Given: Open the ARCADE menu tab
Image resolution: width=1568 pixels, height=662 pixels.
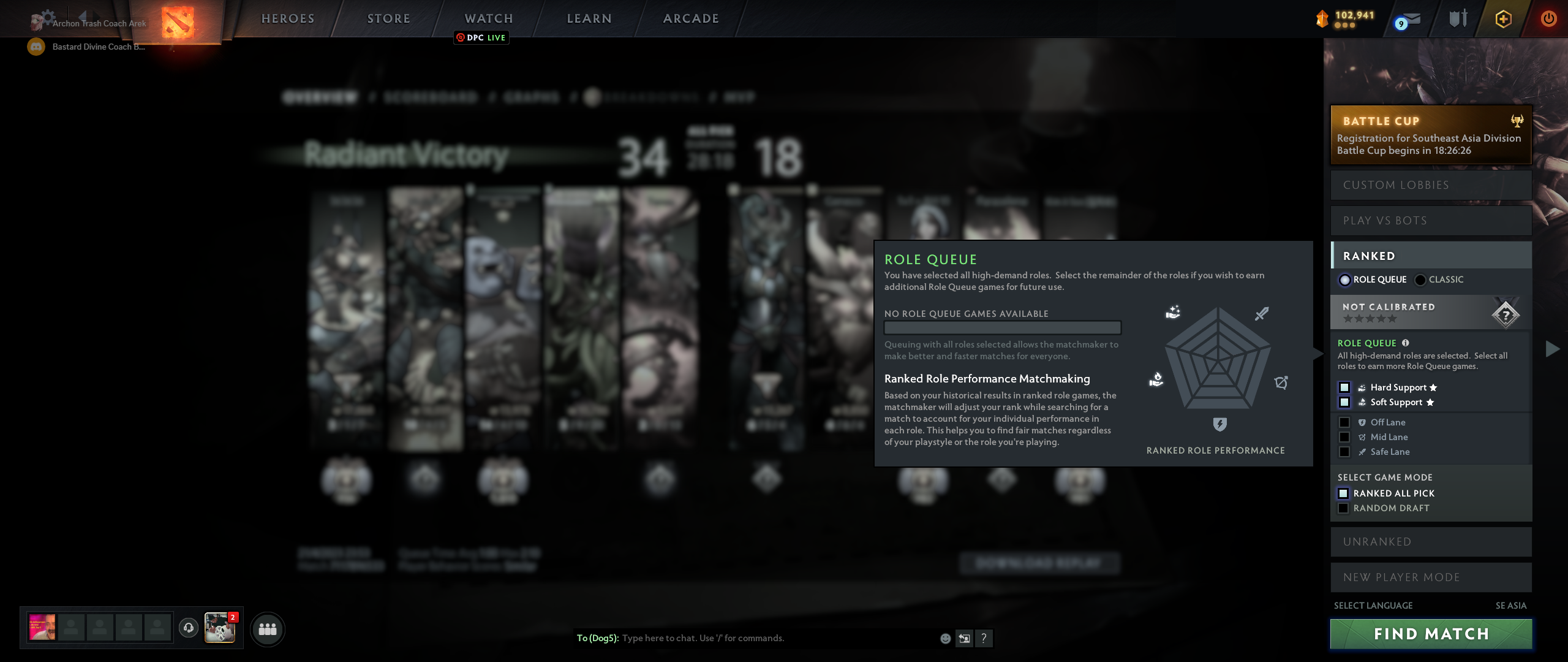Looking at the screenshot, I should coord(690,18).
